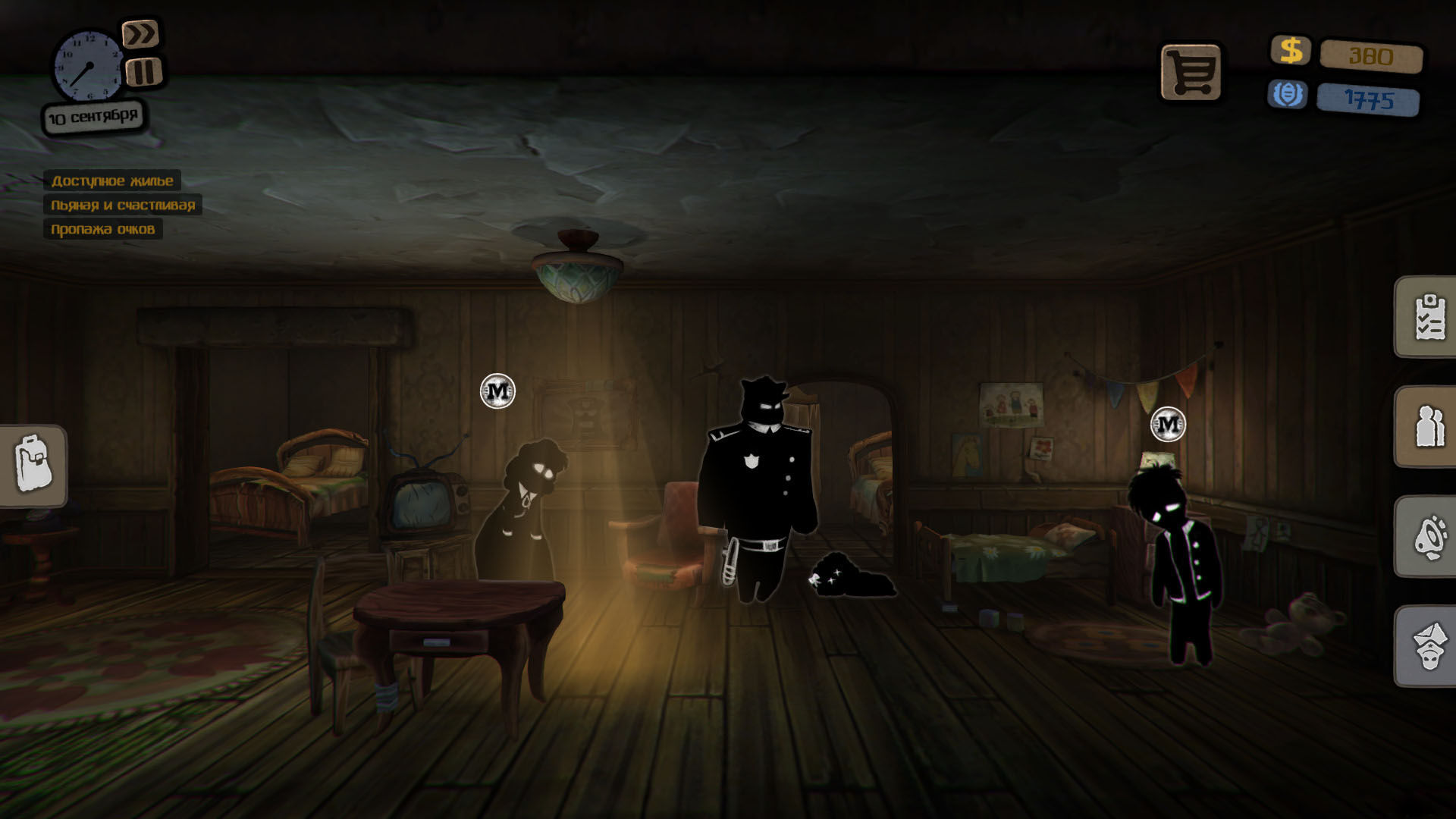Select the "Пьяная и счастливая" quest entry
1456x819 pixels.
[123, 205]
